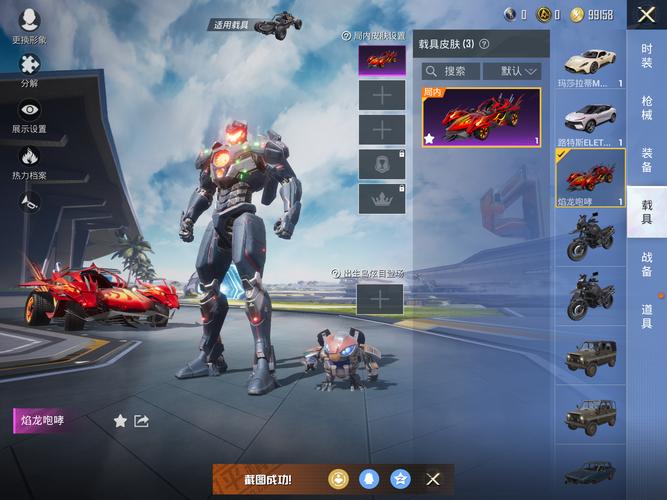
Task: Open 展示设置 display settings
Action: pyautogui.click(x=29, y=115)
